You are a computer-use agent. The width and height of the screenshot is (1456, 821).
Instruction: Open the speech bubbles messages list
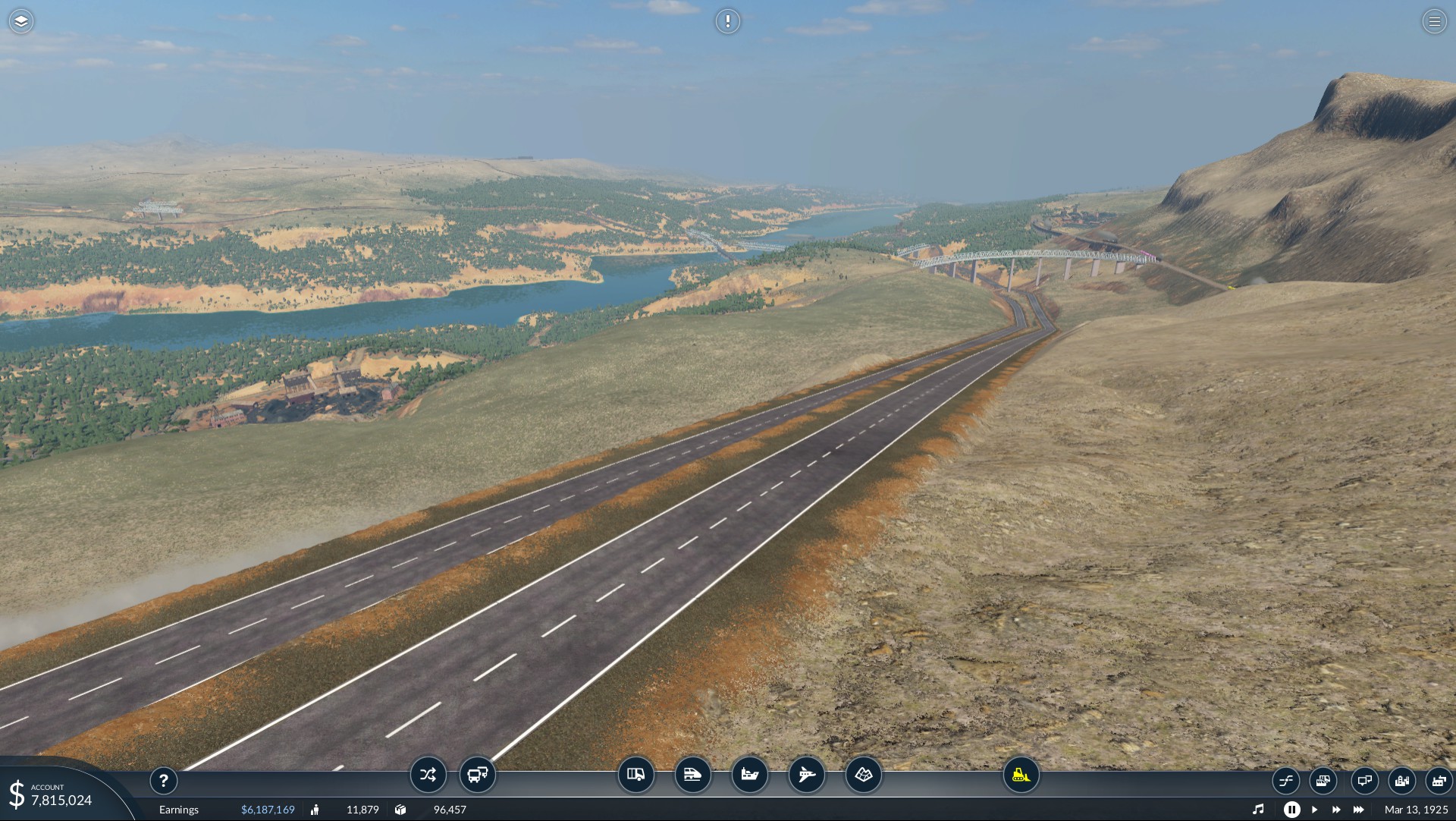pos(1363,780)
